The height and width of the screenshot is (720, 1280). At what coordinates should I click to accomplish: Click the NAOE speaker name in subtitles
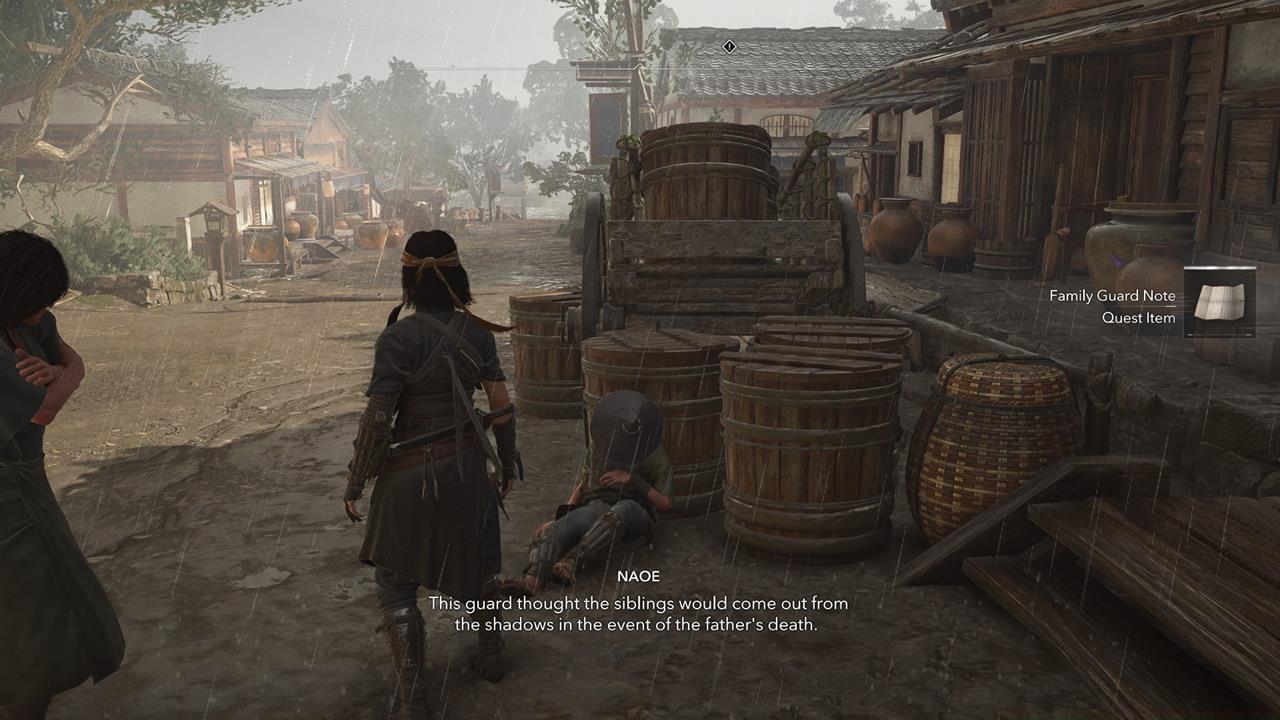(639, 577)
